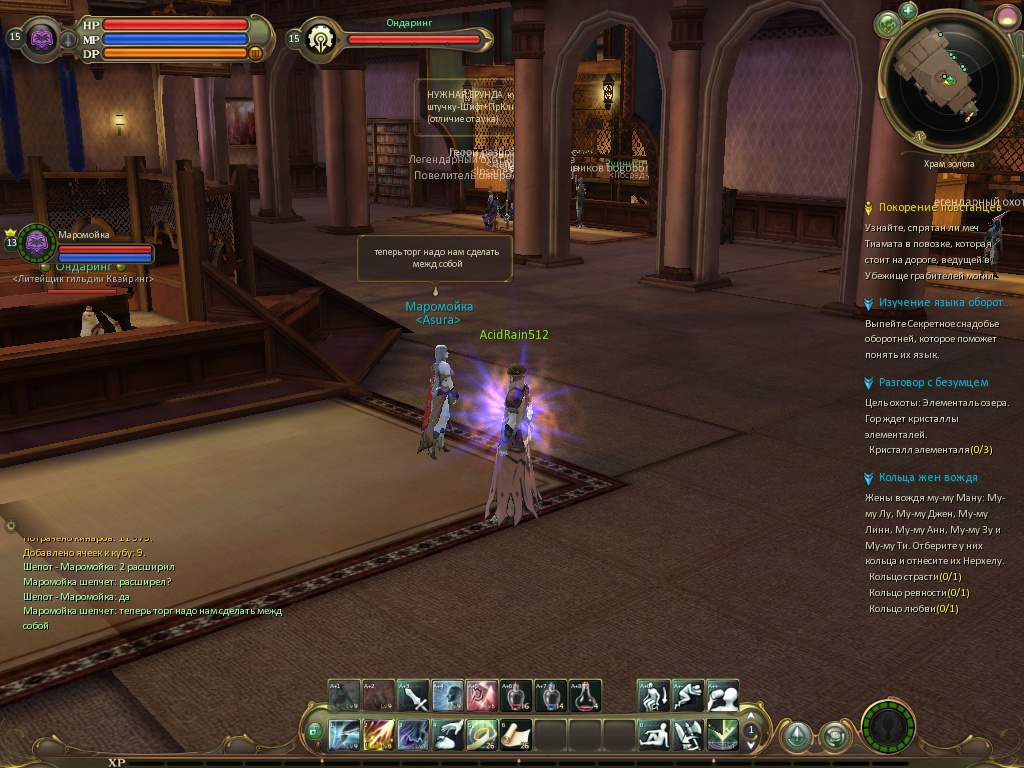Click your own character portrait
This screenshot has height=768, width=1024.
(x=42, y=38)
